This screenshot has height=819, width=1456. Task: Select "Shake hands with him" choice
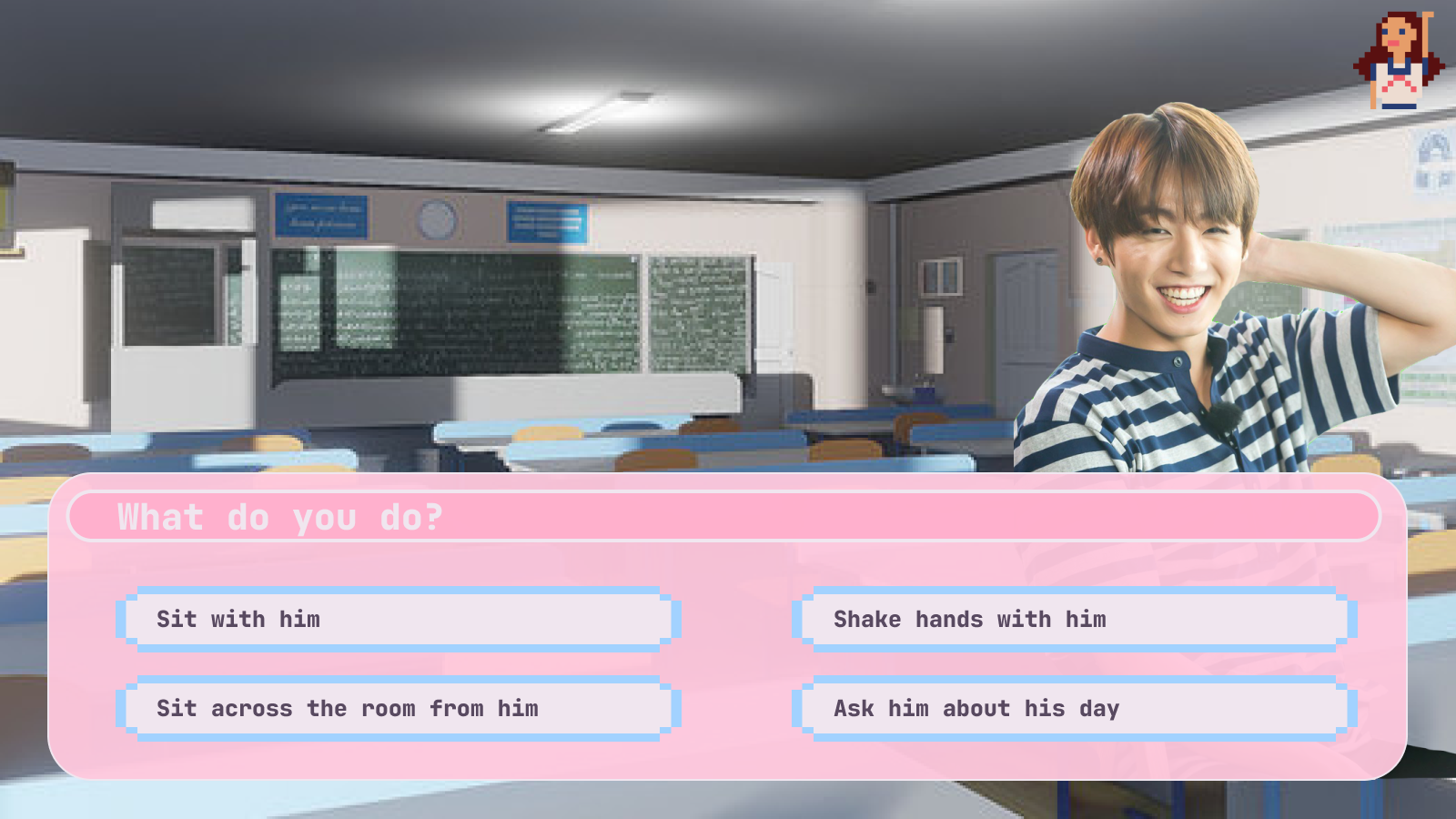[1074, 620]
